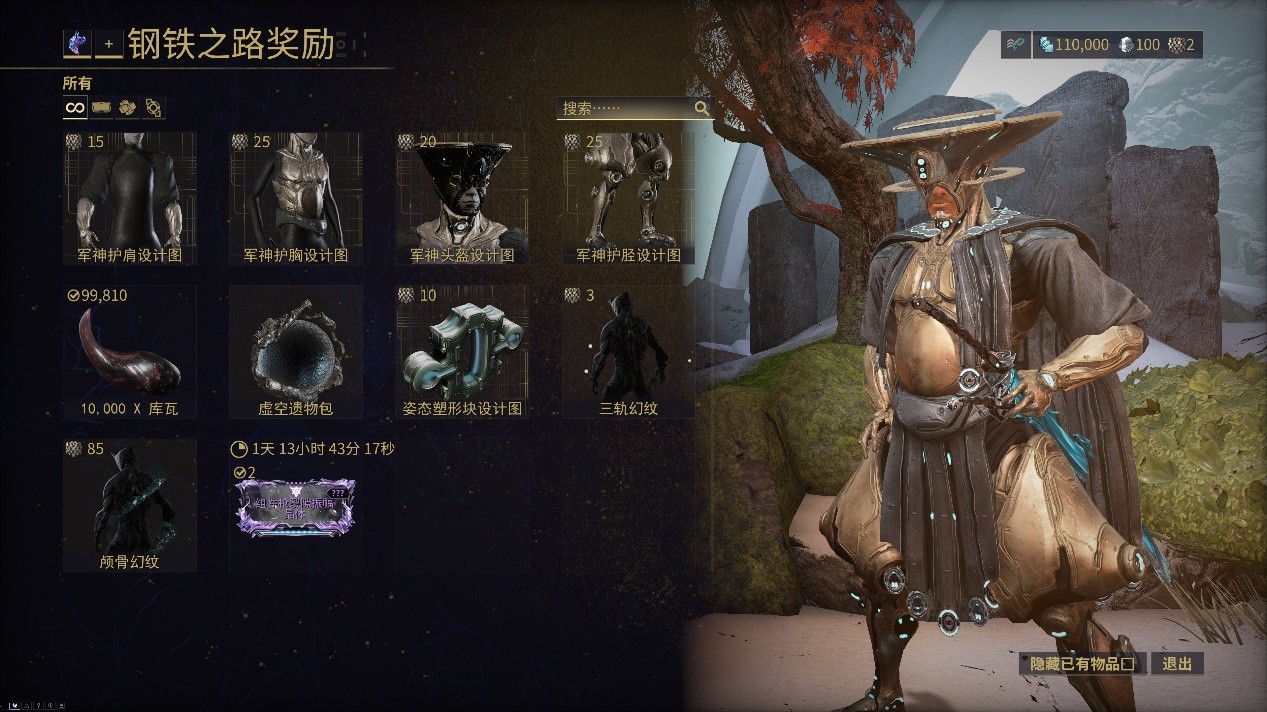Click the green signature icon near currencies
The width and height of the screenshot is (1267, 712).
pos(1015,45)
